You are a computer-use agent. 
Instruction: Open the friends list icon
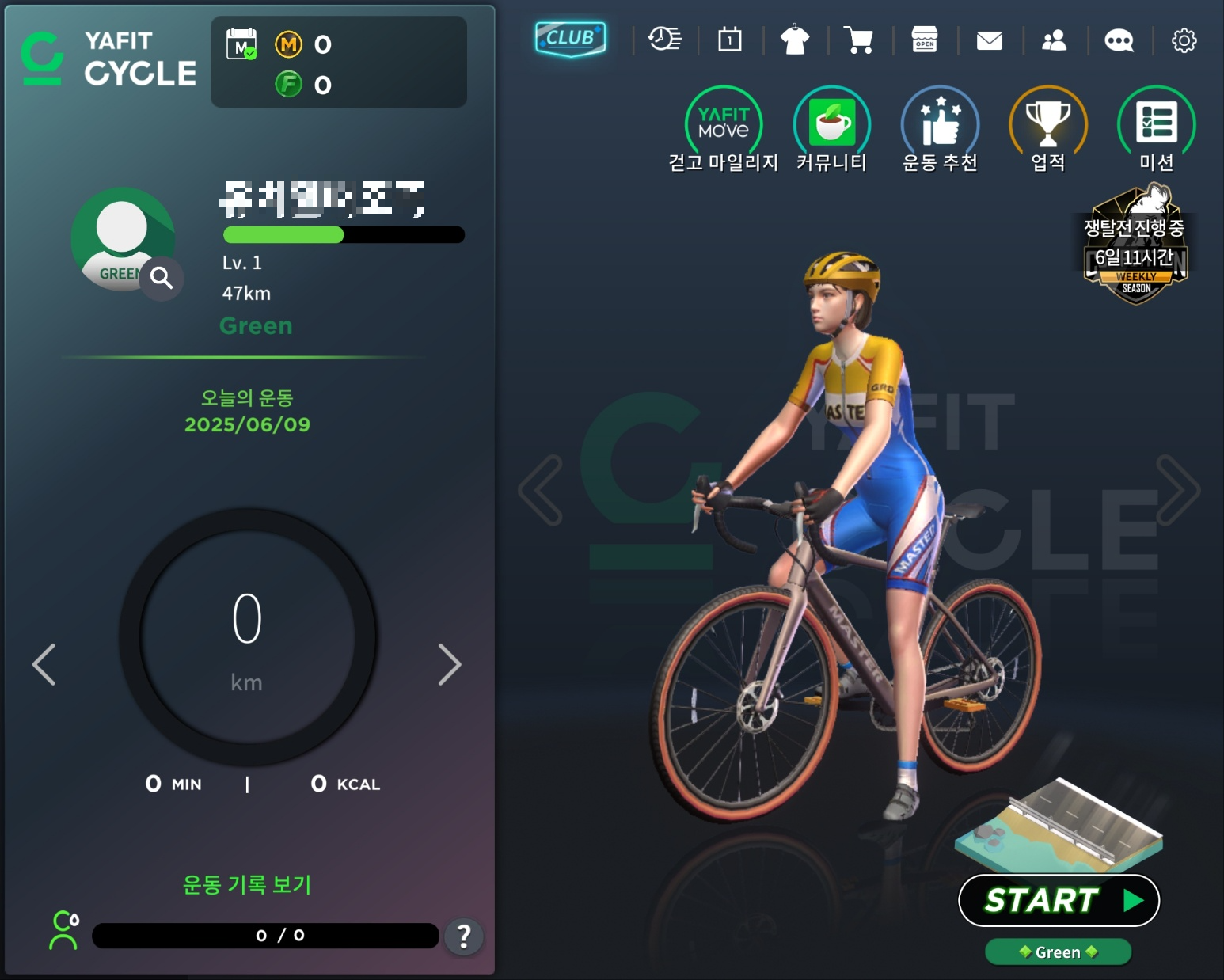(1055, 39)
